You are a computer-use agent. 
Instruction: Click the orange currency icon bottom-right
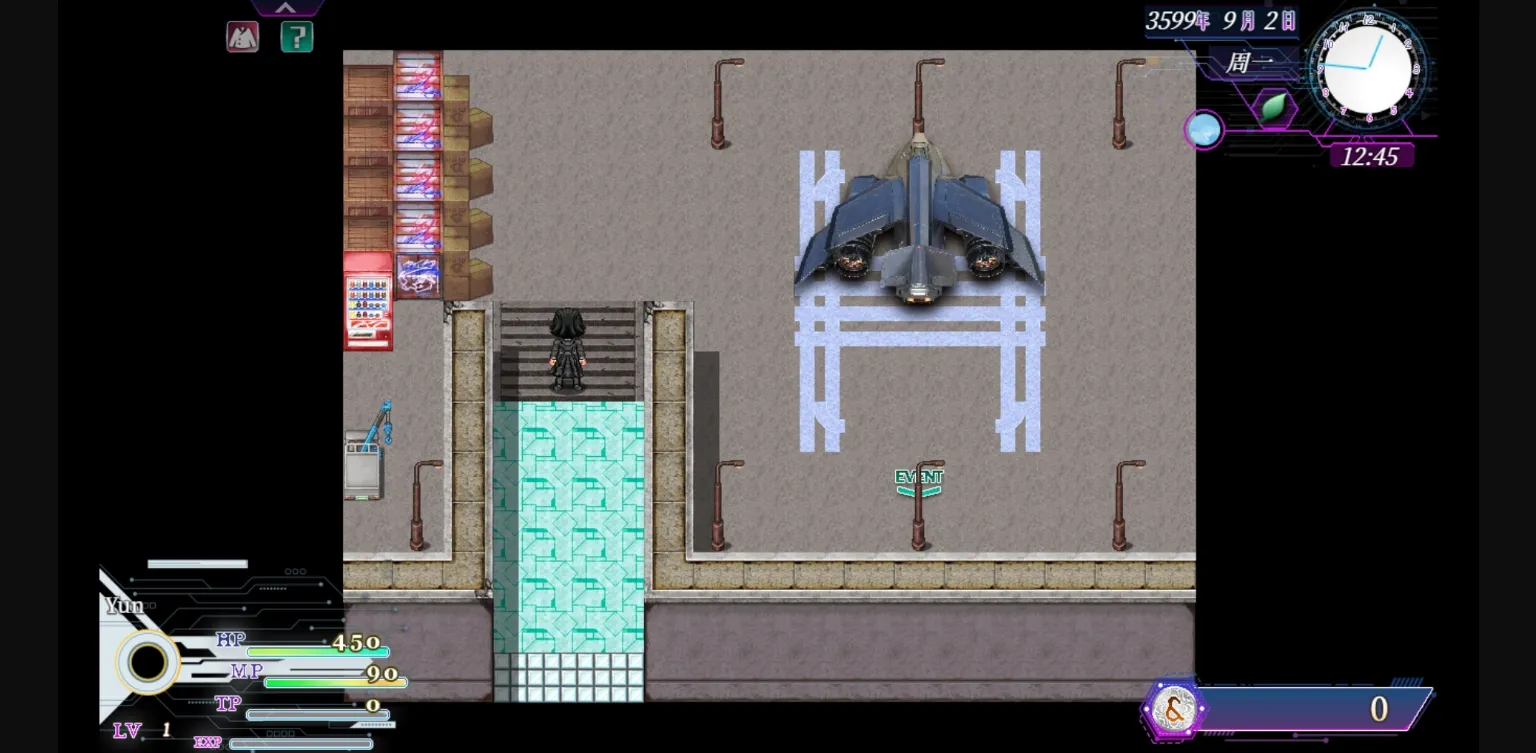(x=1175, y=709)
